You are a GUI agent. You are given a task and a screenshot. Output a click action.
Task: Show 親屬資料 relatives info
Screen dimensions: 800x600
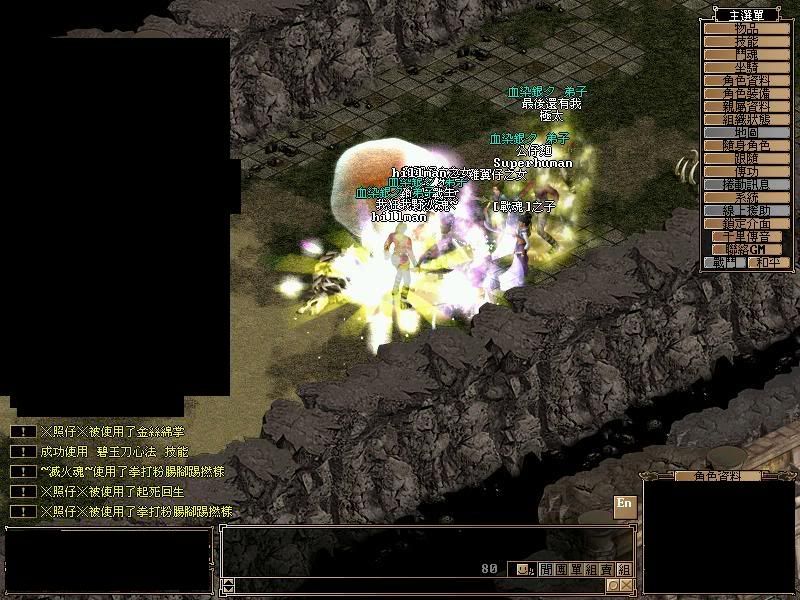(x=747, y=106)
